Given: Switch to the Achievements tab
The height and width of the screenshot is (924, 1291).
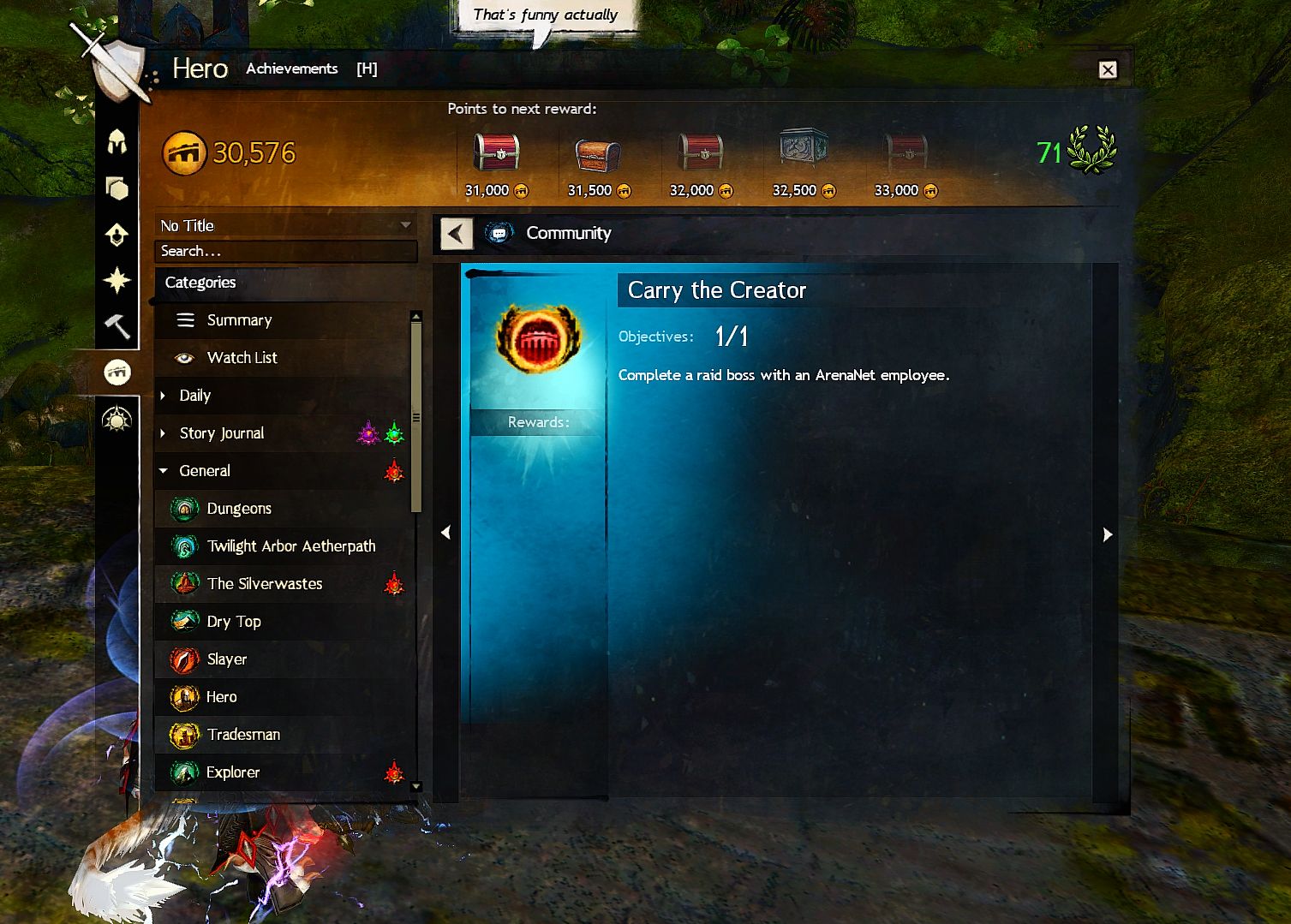Looking at the screenshot, I should click(291, 68).
